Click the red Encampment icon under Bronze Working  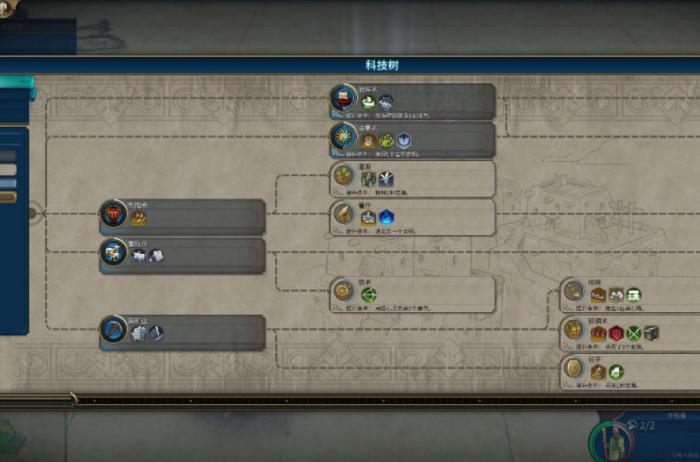click(x=616, y=333)
